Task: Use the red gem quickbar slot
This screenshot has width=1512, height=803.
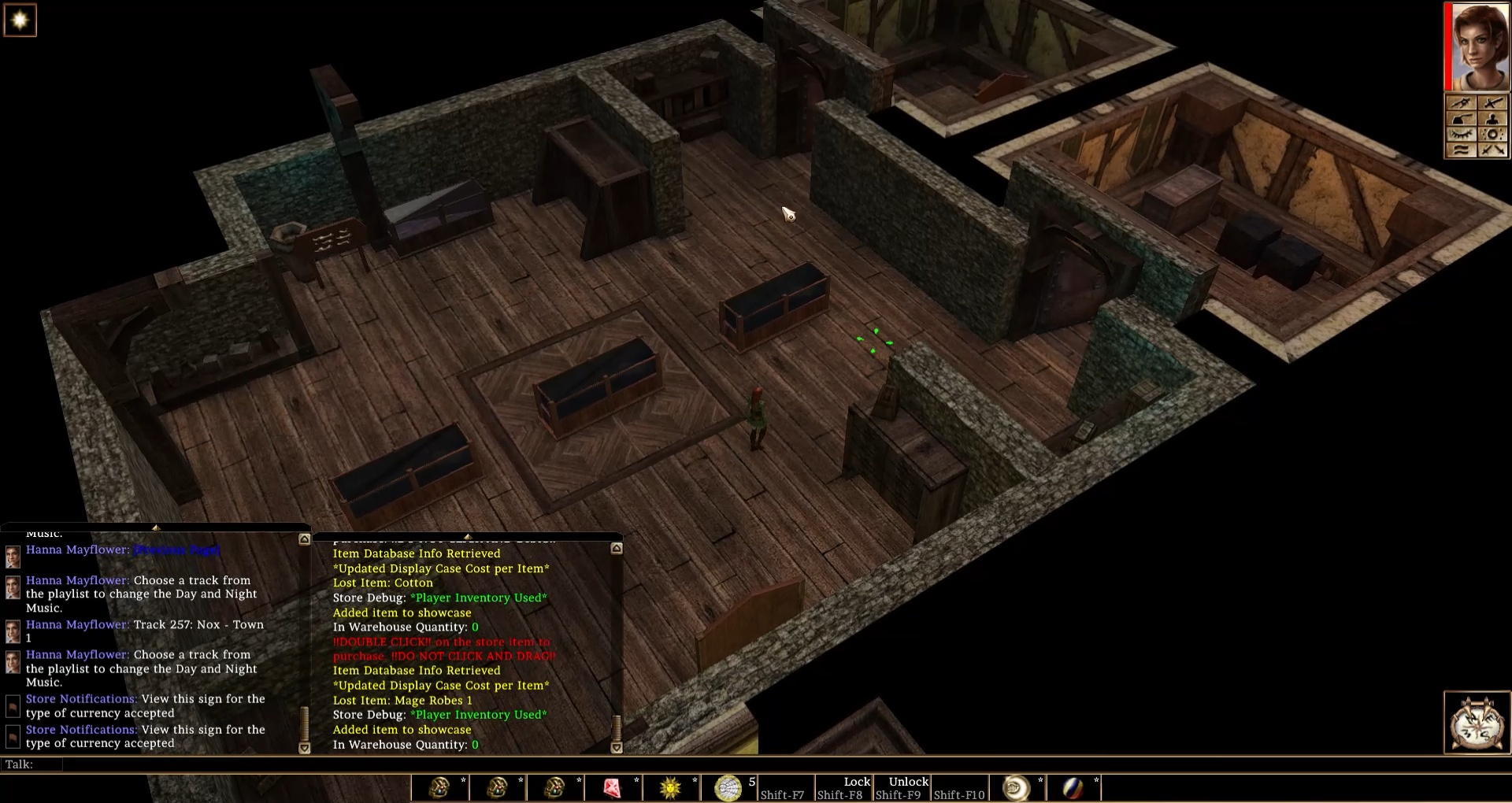Action: 612,787
